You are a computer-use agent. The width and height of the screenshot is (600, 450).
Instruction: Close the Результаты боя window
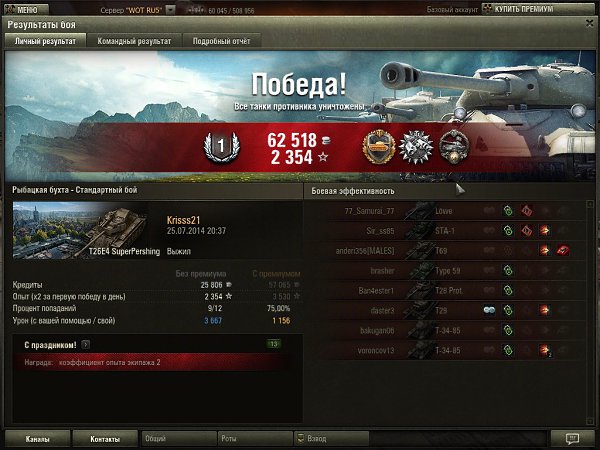(x=589, y=23)
